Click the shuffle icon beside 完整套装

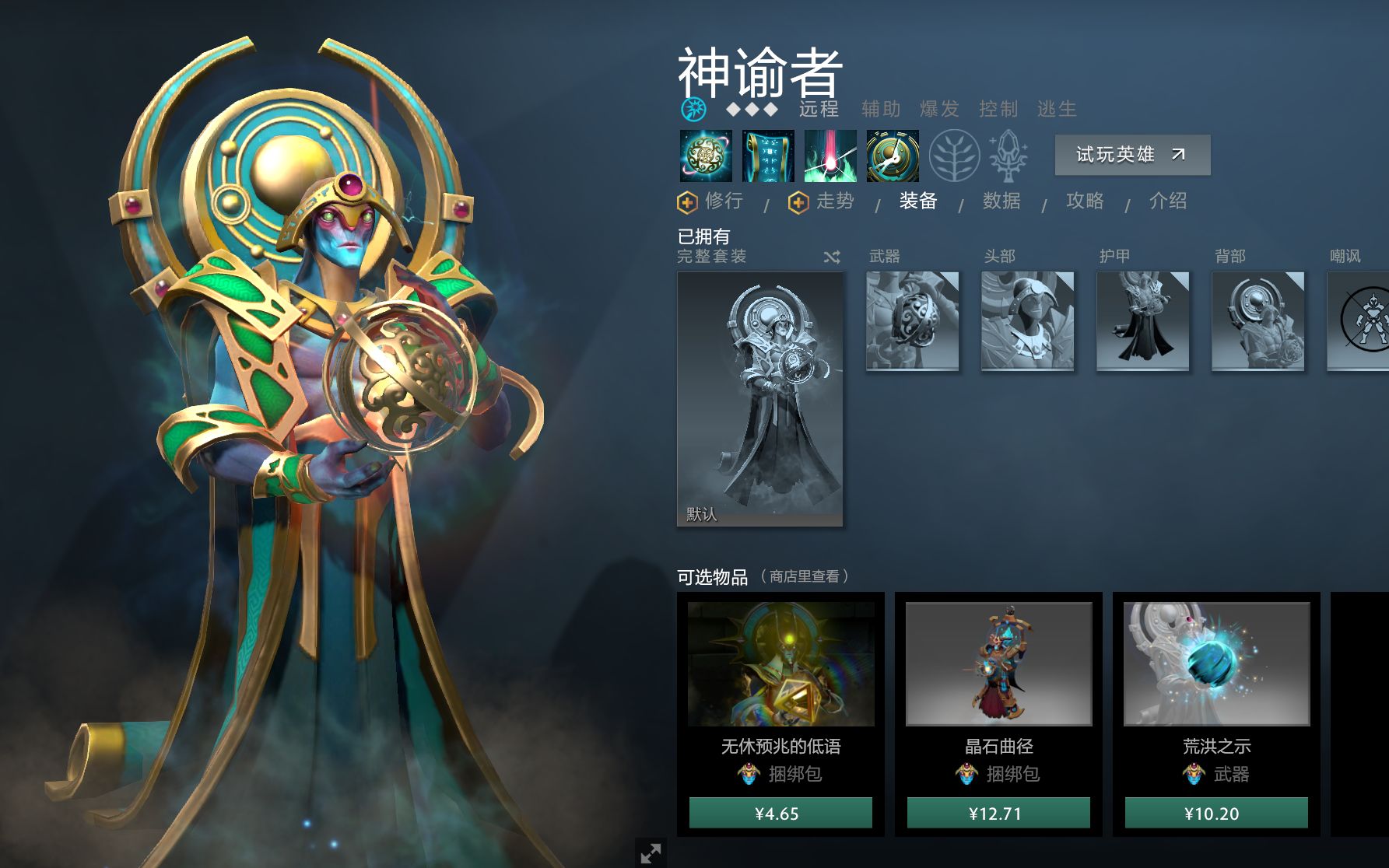point(833,257)
